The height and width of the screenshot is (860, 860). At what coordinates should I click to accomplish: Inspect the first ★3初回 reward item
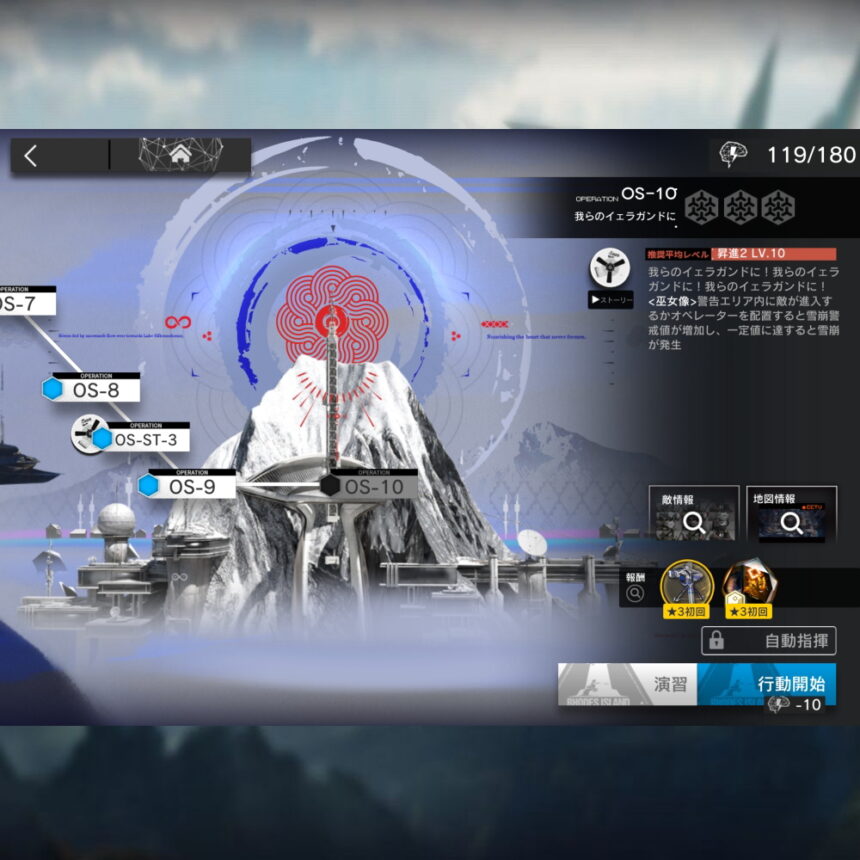pyautogui.click(x=687, y=589)
